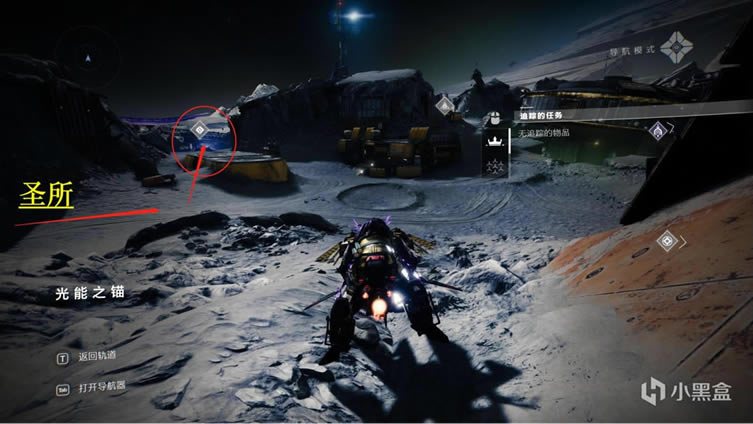Select the diamond waypoint left of tracked quests
Image resolution: width=753 pixels, height=424 pixels.
point(445,105)
